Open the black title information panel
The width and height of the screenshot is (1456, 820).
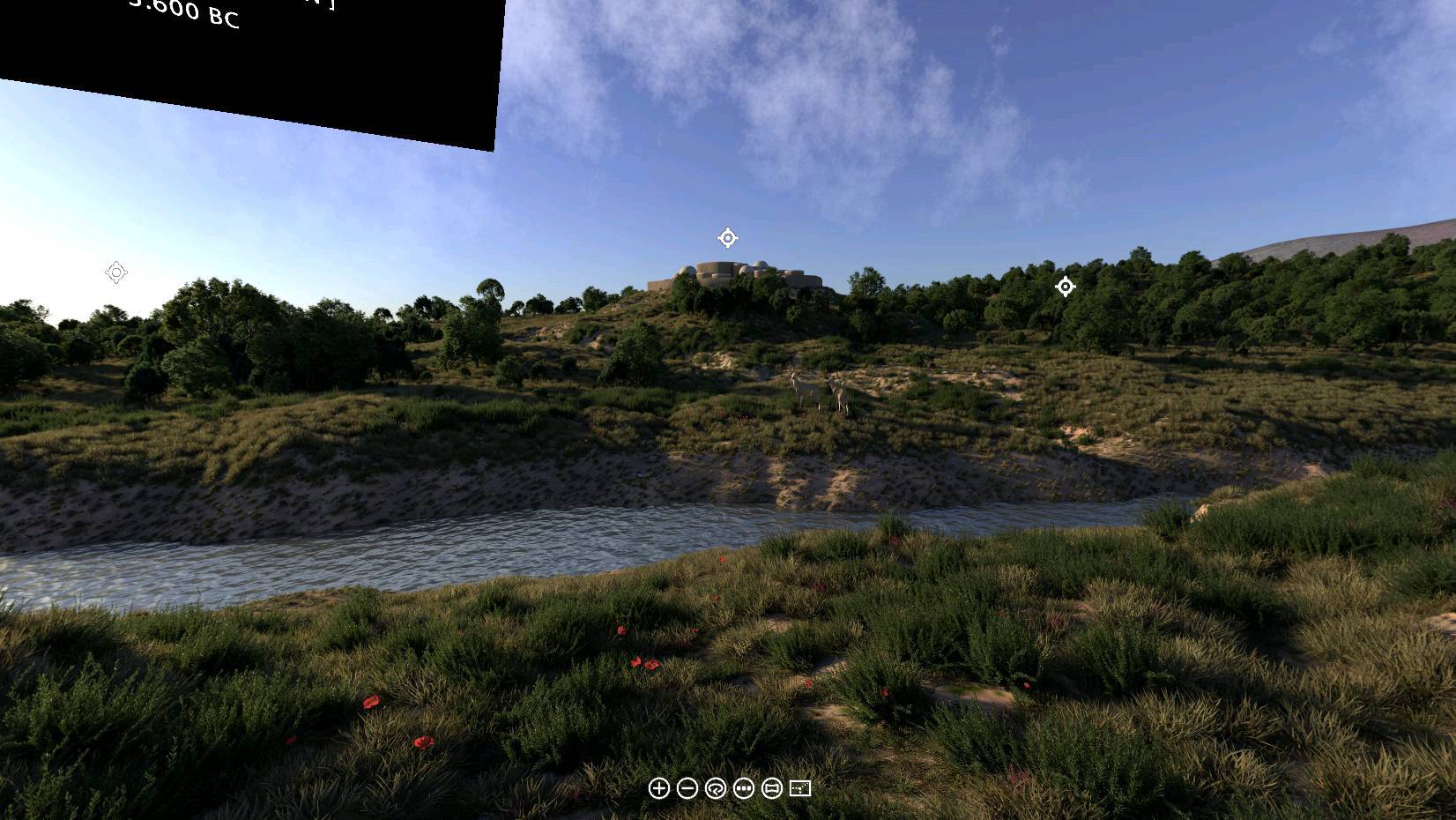coord(247,53)
